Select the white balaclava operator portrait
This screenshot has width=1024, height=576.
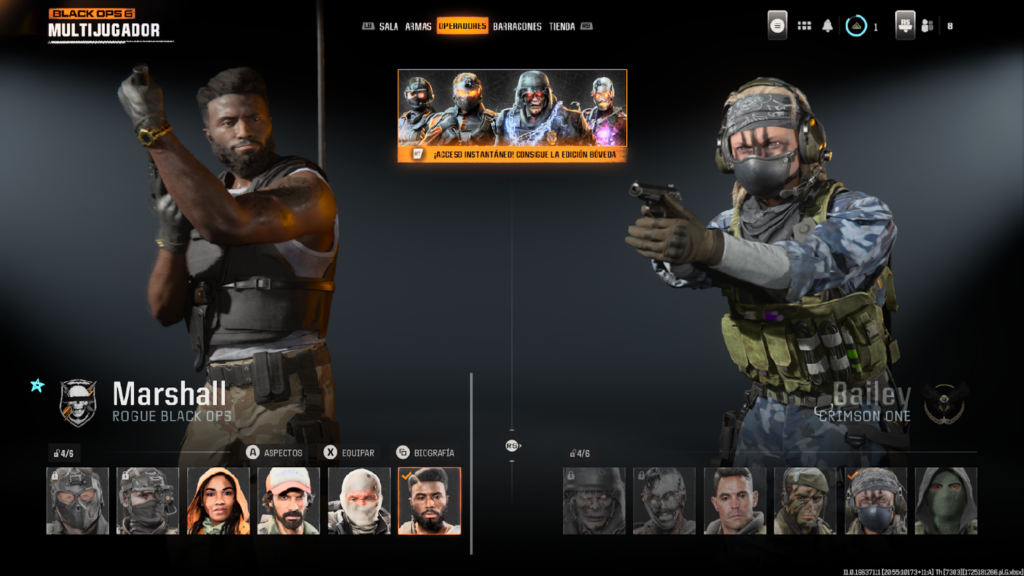pos(359,500)
